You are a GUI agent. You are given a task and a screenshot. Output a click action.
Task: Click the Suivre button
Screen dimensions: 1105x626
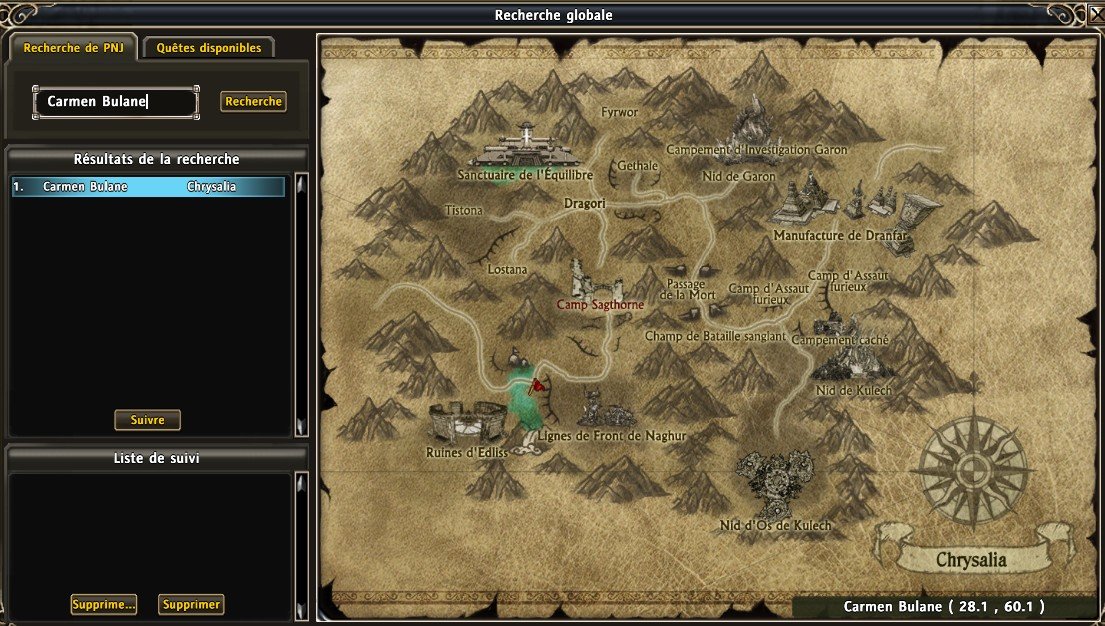pos(147,420)
